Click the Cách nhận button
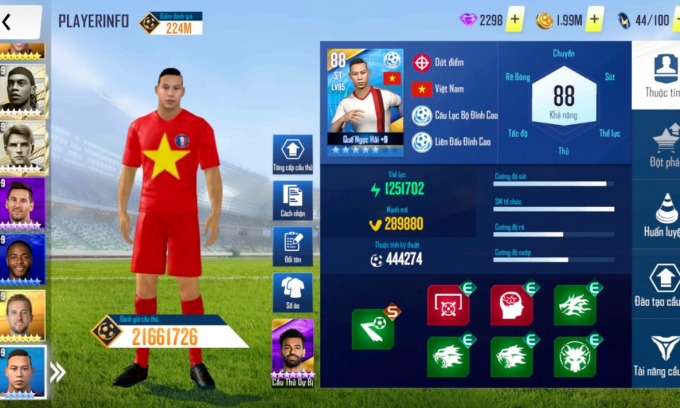This screenshot has height=408, width=680. click(x=292, y=201)
